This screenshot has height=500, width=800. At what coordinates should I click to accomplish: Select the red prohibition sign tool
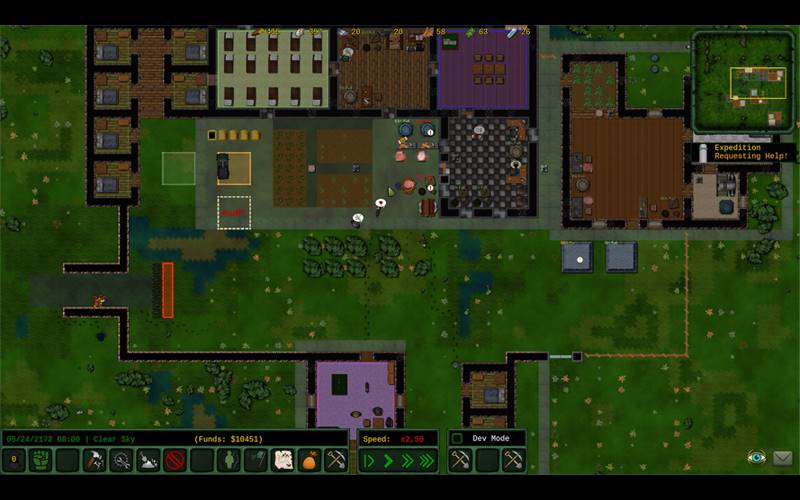tap(175, 460)
